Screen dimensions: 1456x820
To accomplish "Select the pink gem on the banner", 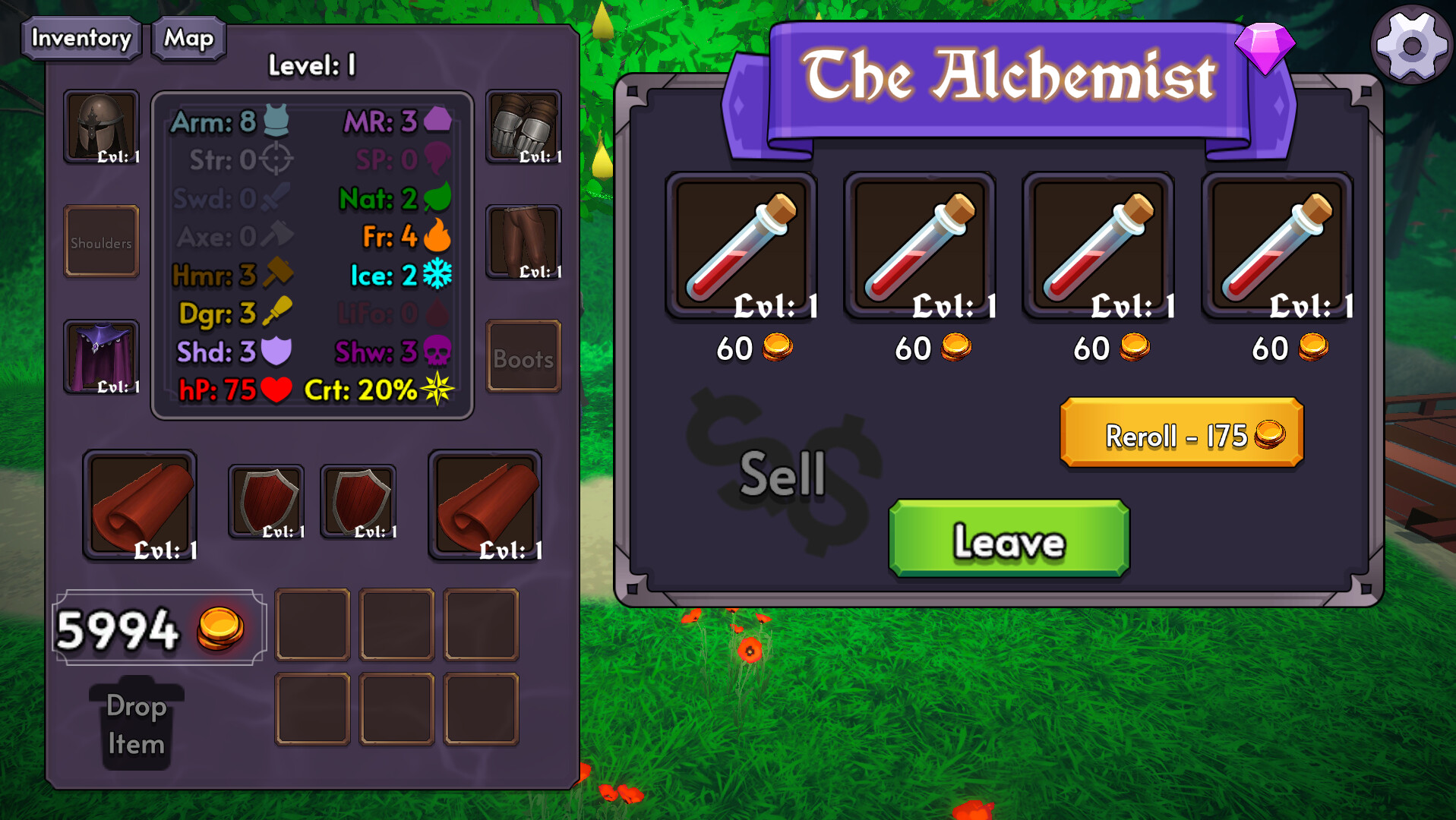I will (1265, 47).
